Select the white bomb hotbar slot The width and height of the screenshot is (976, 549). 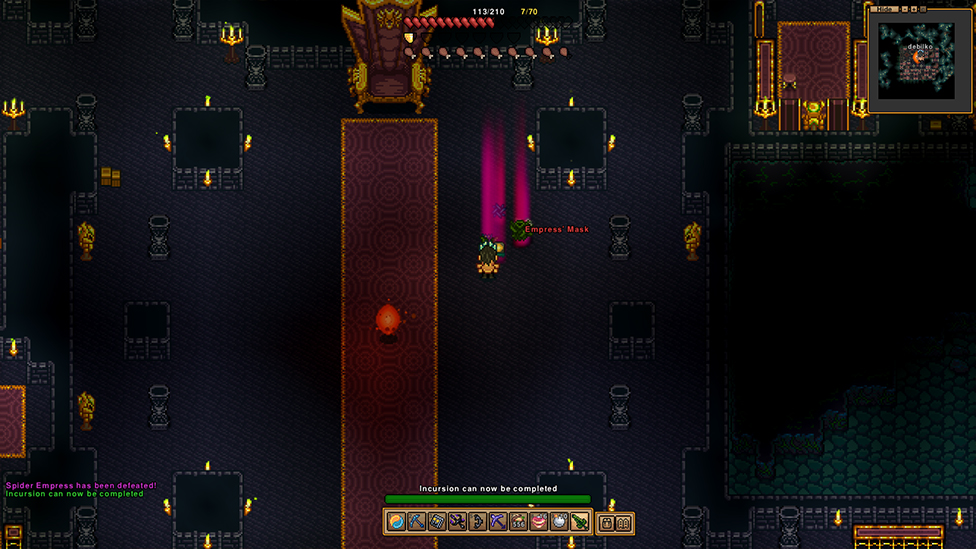click(559, 521)
